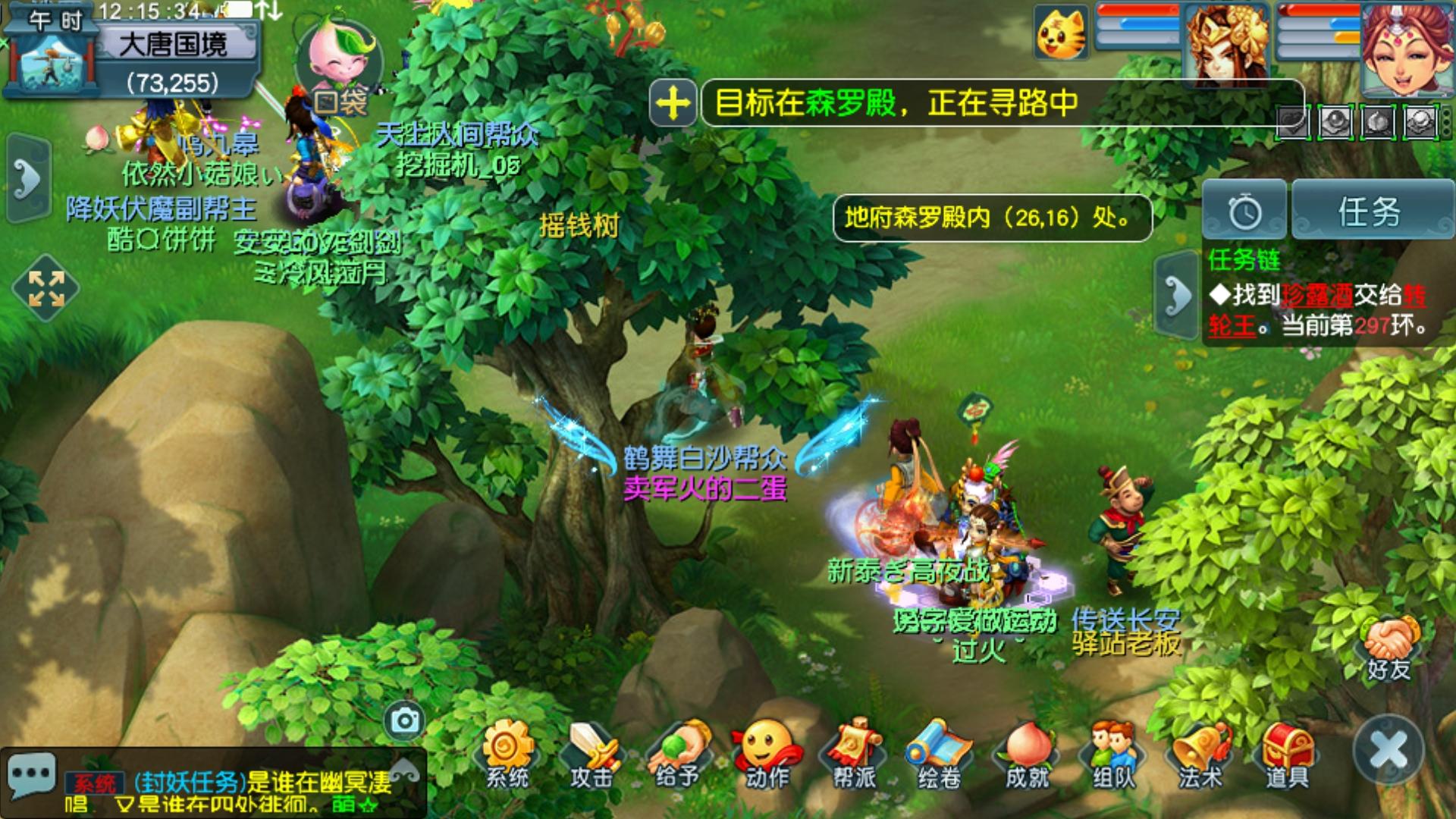This screenshot has width=1456, height=819.
Task: Open the 帮派 guild panel
Action: tap(854, 753)
